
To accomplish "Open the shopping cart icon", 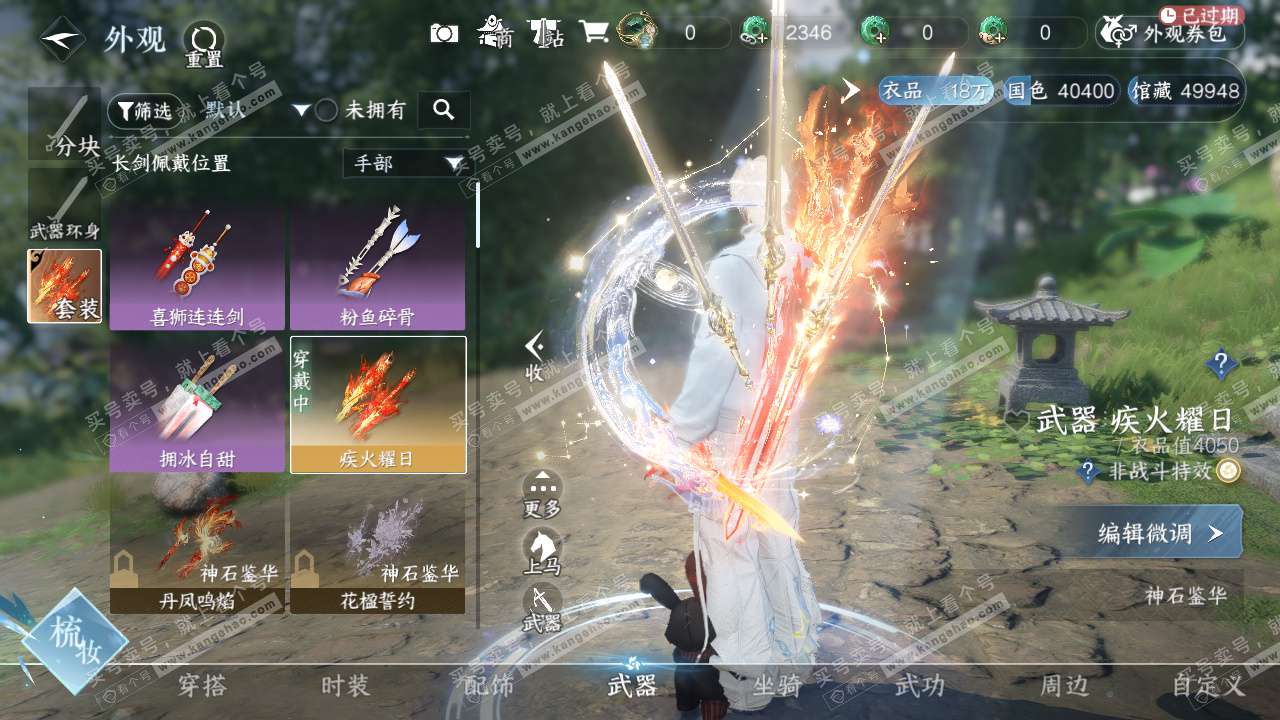I will 594,33.
